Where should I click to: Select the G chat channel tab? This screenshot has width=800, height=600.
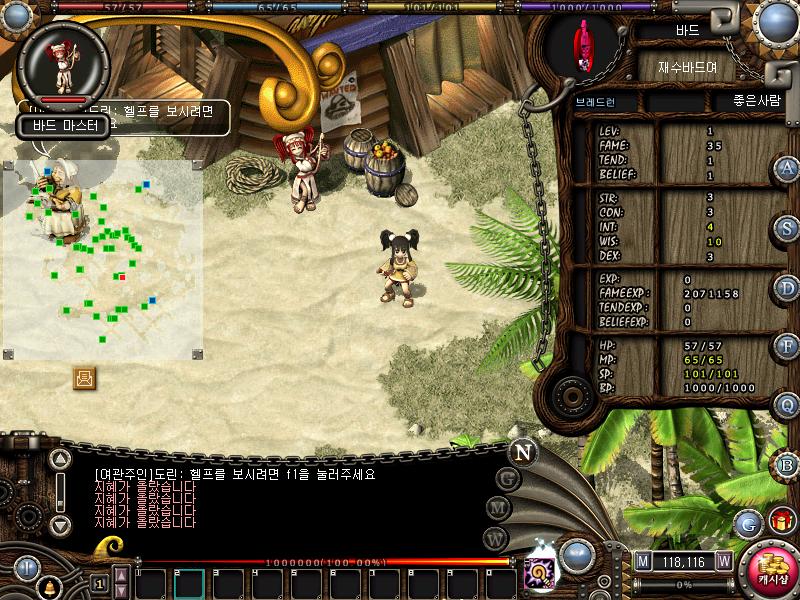click(508, 479)
